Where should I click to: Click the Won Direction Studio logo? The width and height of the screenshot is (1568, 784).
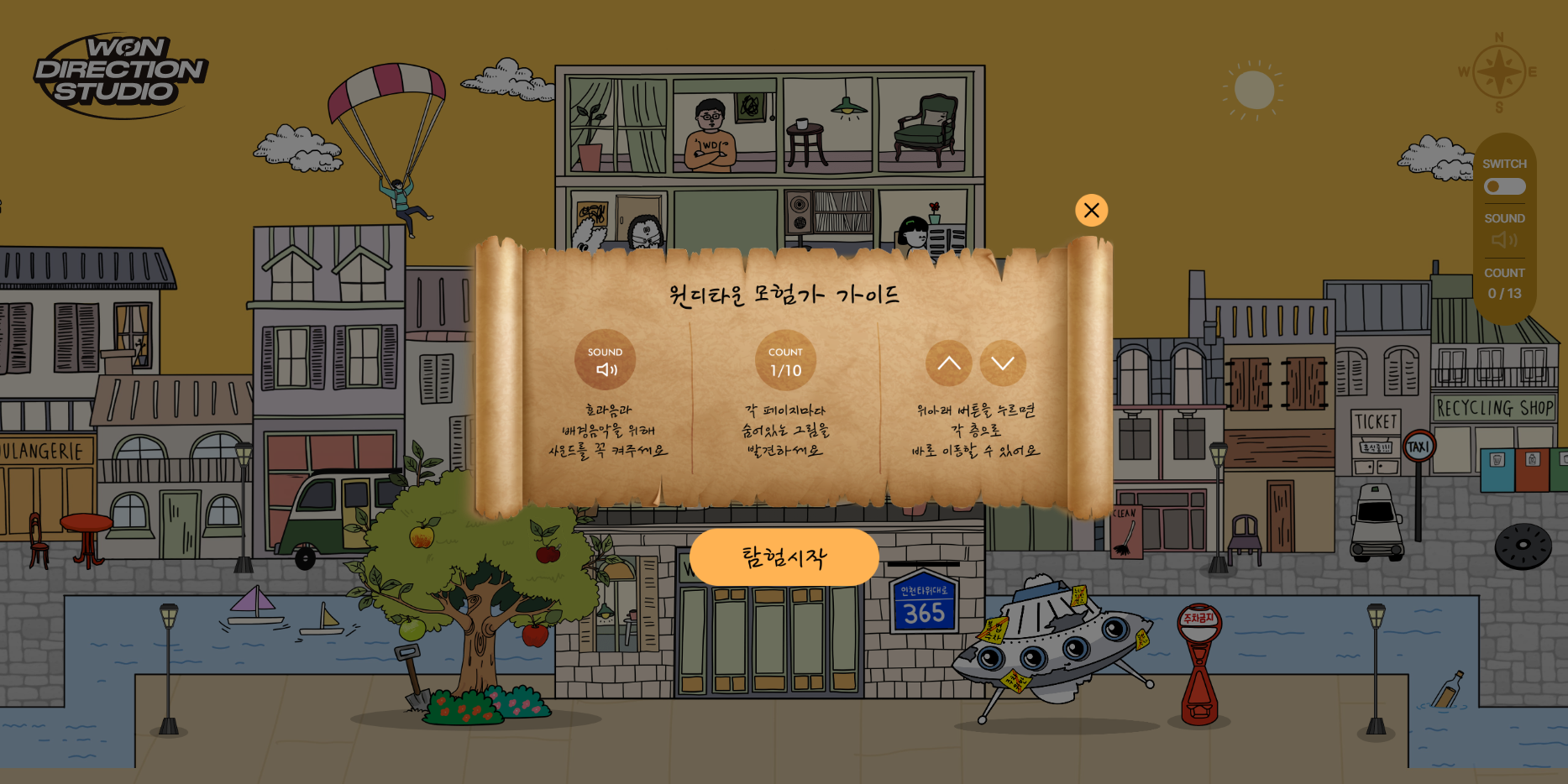pos(121,74)
